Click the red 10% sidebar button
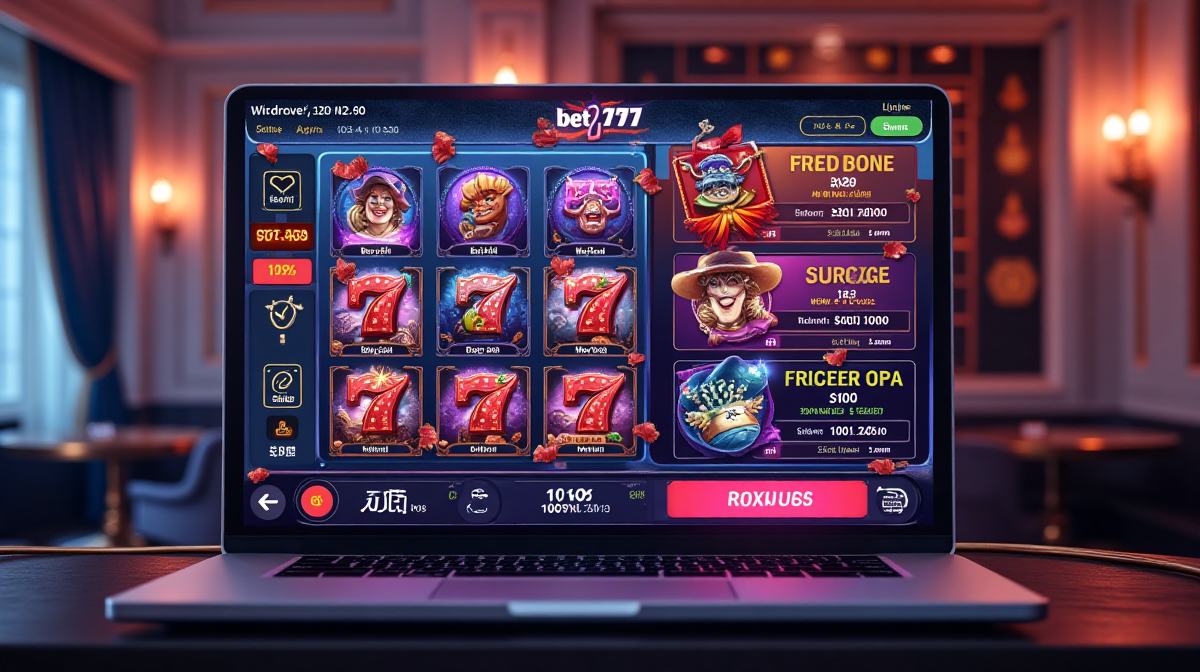Viewport: 1200px width, 672px height. tap(282, 271)
